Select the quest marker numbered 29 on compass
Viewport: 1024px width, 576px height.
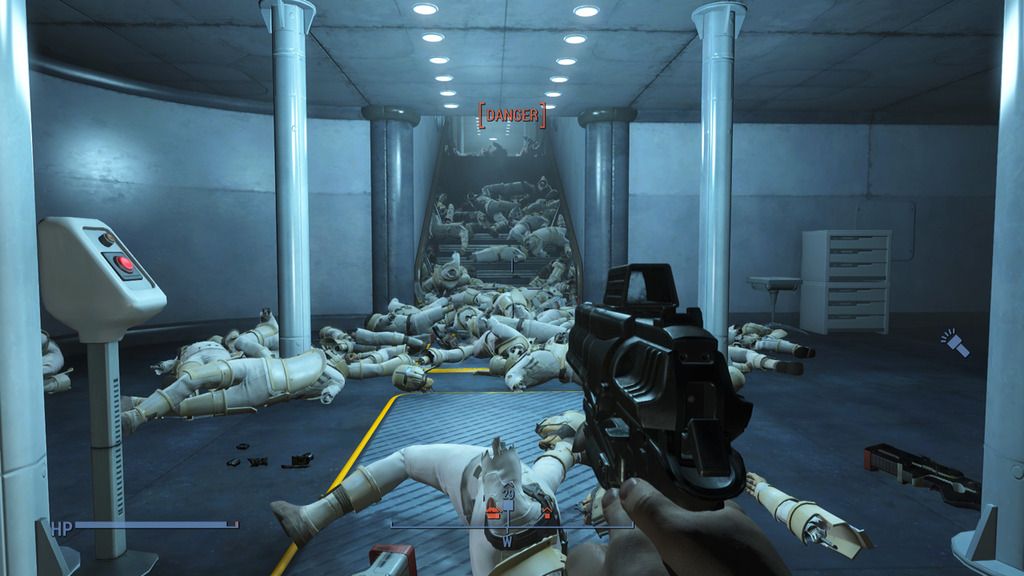(x=508, y=497)
